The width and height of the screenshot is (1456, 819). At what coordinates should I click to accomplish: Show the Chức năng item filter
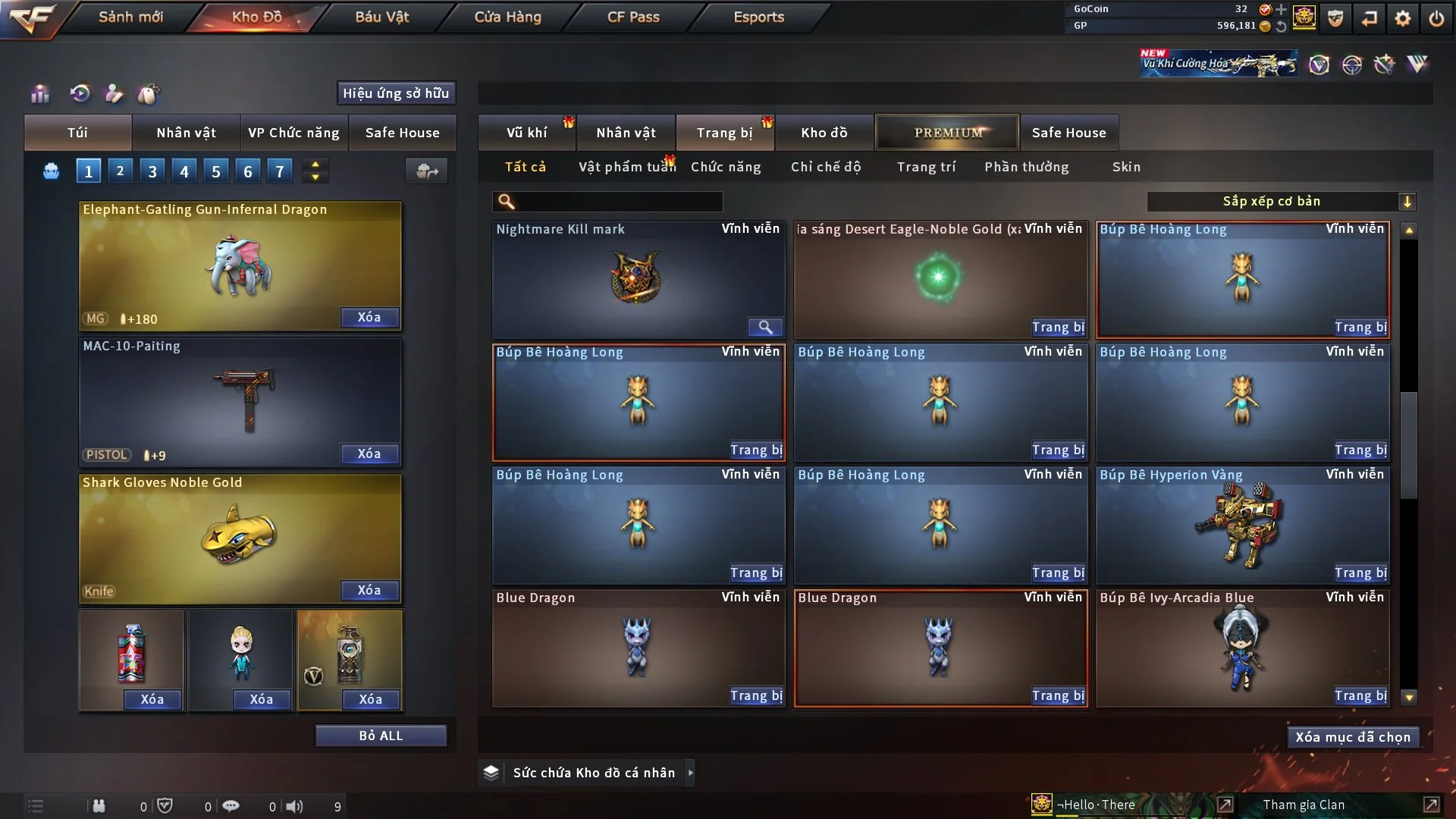[x=726, y=167]
